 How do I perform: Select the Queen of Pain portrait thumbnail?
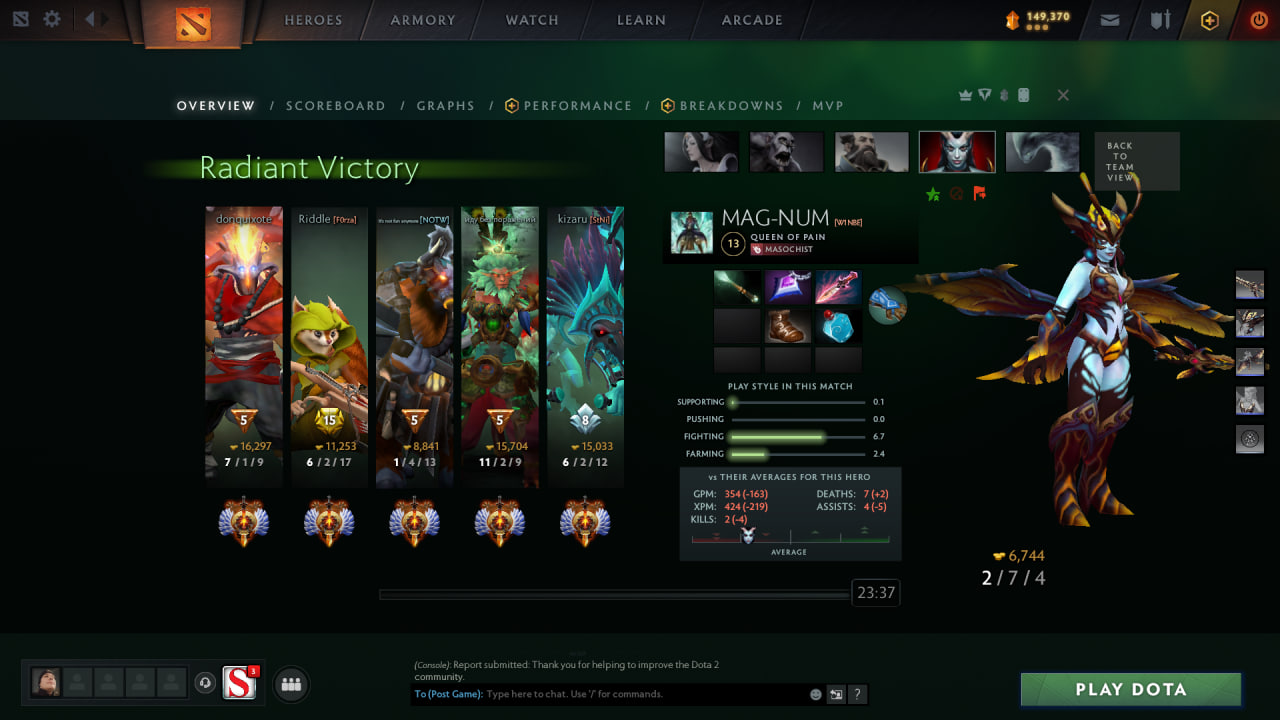point(957,152)
